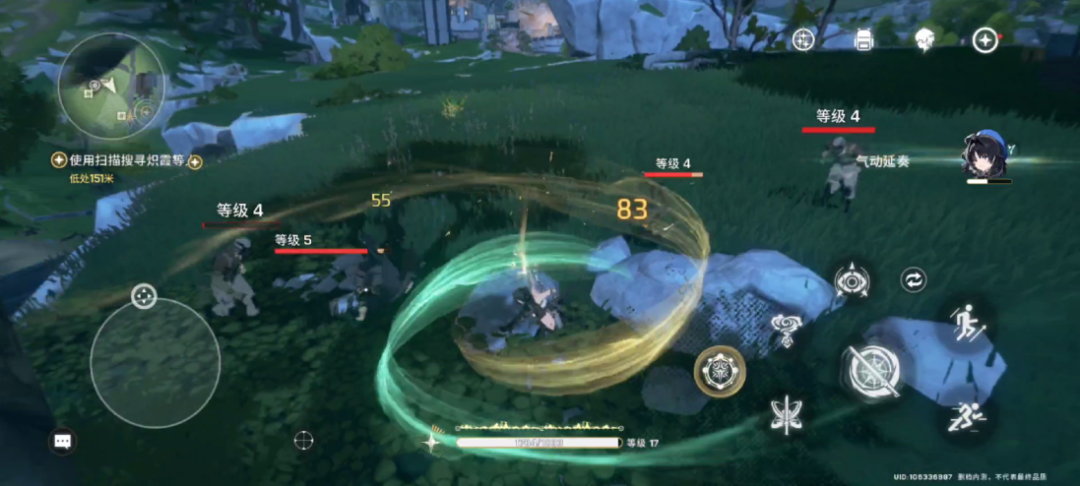Tap the crosshair lock-on icon
The image size is (1080, 486).
click(x=304, y=439)
